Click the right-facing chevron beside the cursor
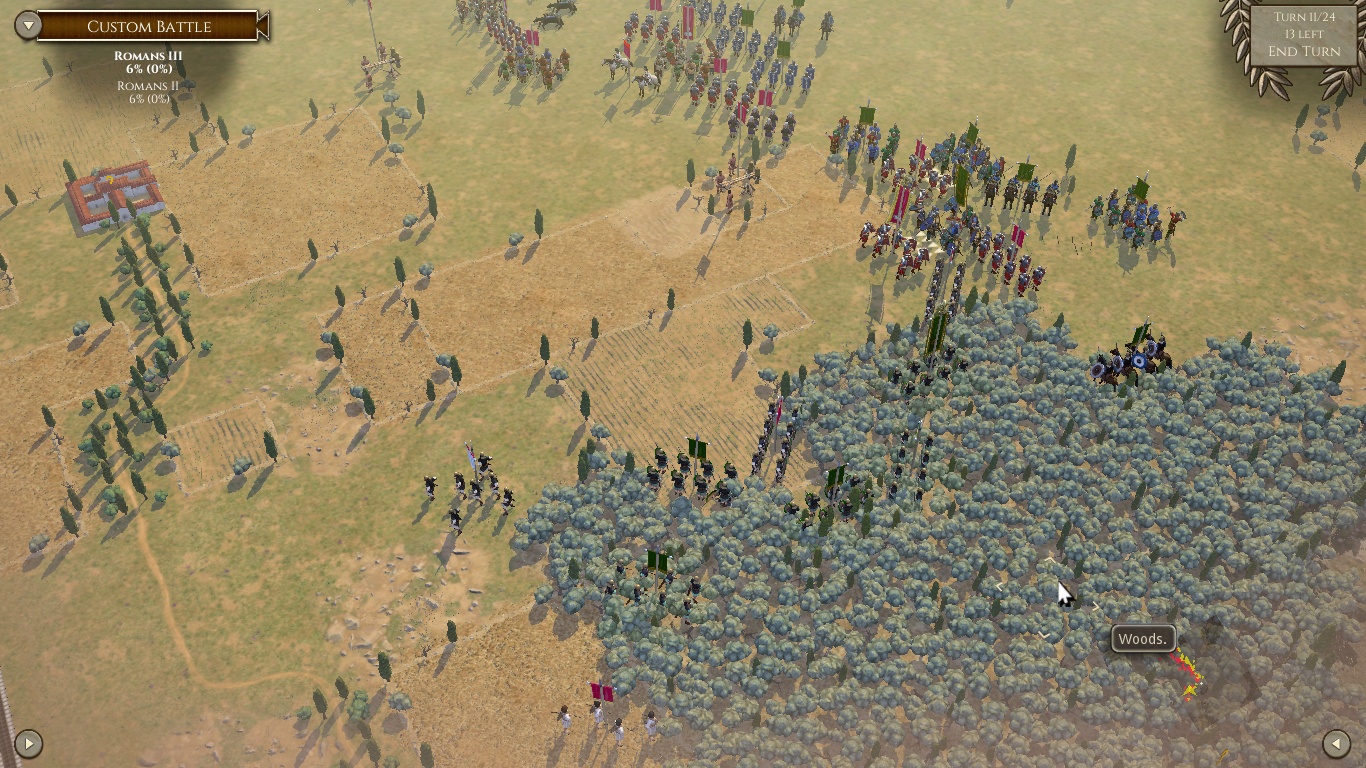The width and height of the screenshot is (1366, 768). 1095,605
